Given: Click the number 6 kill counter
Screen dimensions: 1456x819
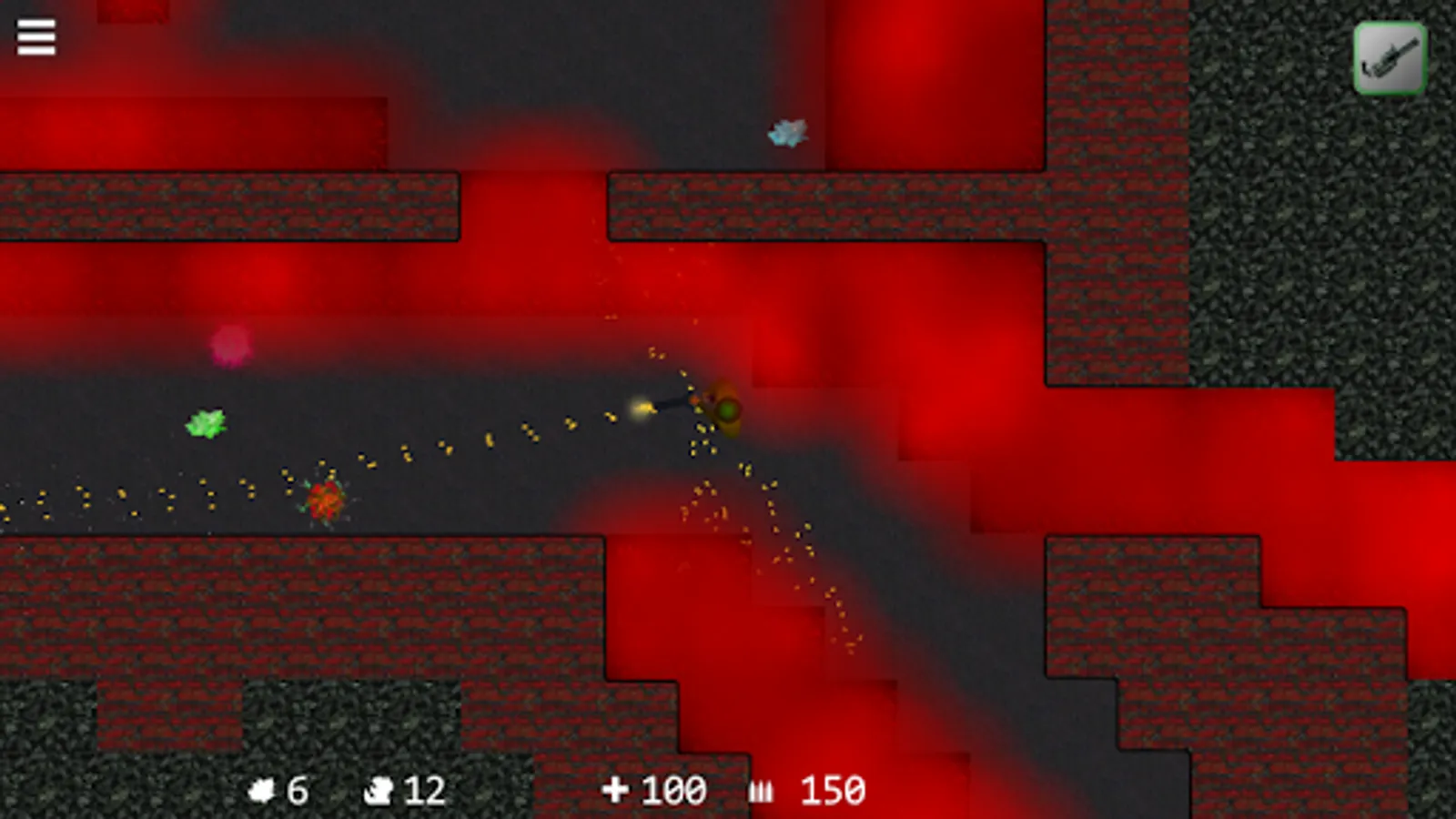Looking at the screenshot, I should click(300, 787).
